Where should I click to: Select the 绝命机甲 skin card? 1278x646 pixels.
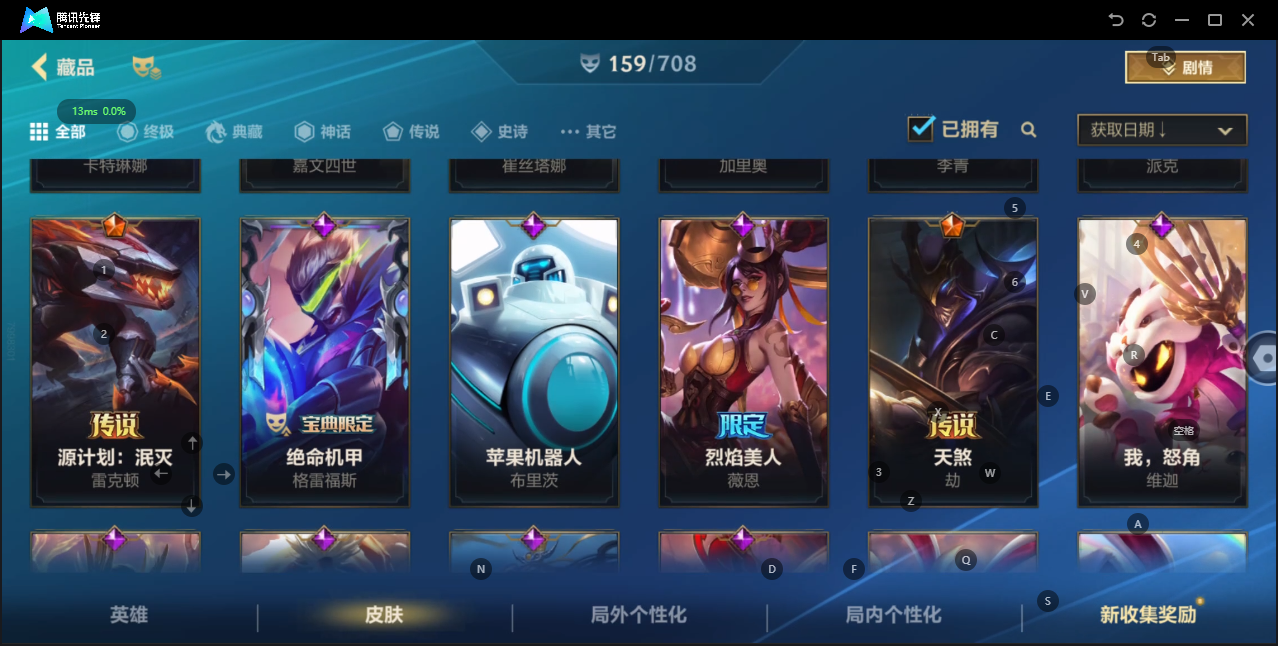(x=324, y=360)
